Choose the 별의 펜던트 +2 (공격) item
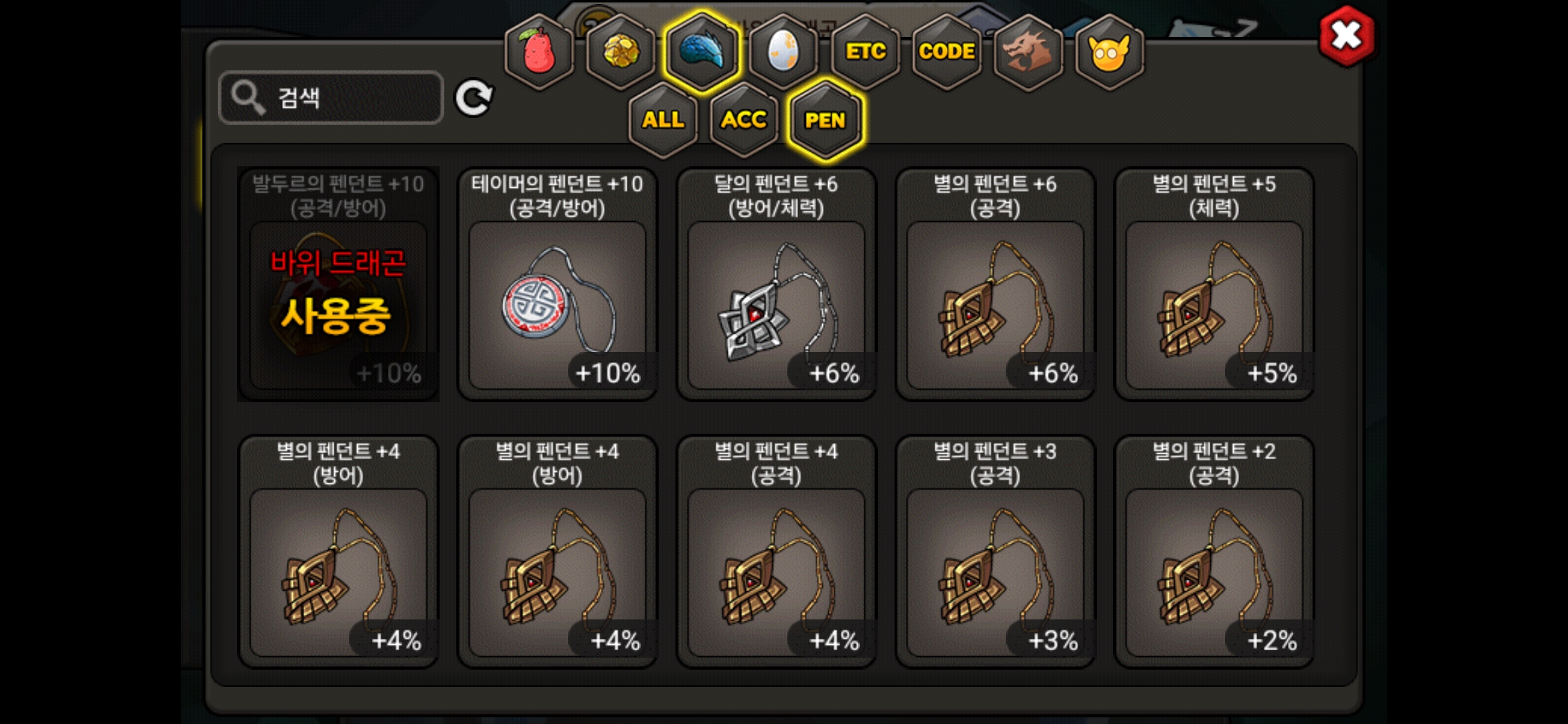The image size is (1568, 724). (1214, 552)
